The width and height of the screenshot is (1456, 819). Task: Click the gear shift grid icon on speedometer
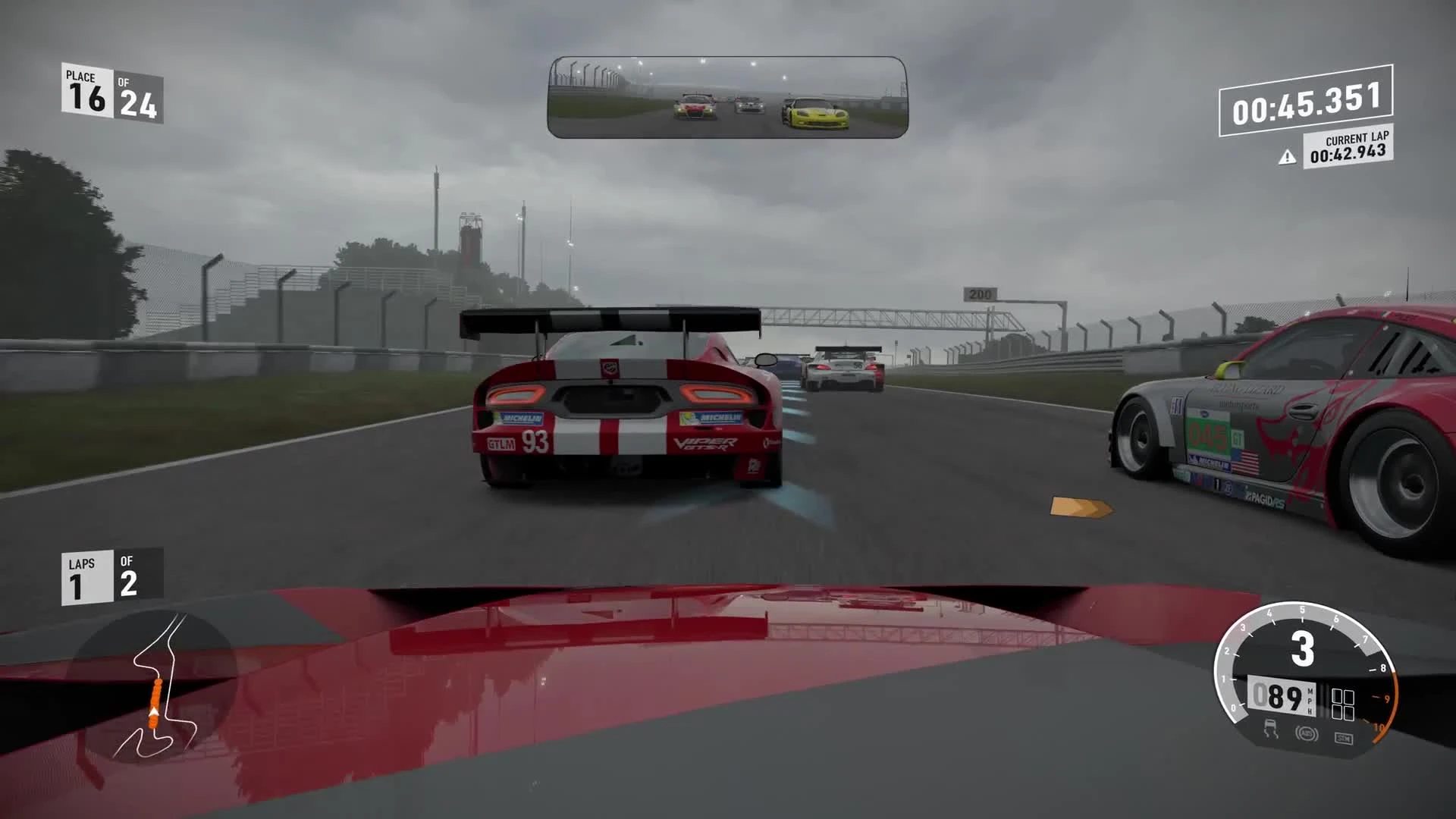[1344, 704]
